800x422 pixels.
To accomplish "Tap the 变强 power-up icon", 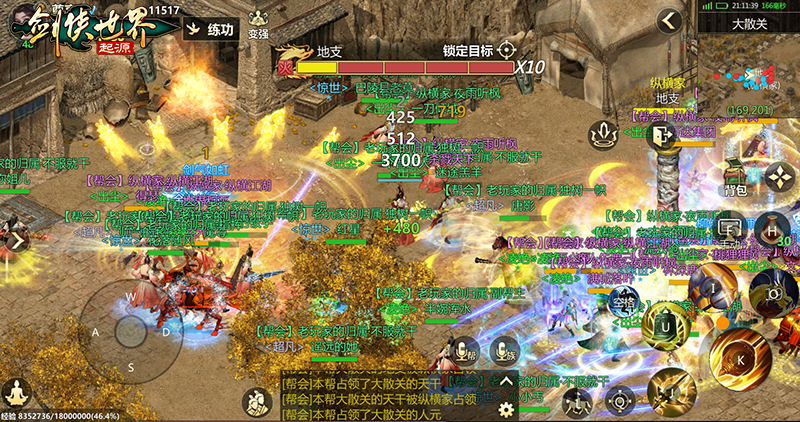I will (x=259, y=22).
